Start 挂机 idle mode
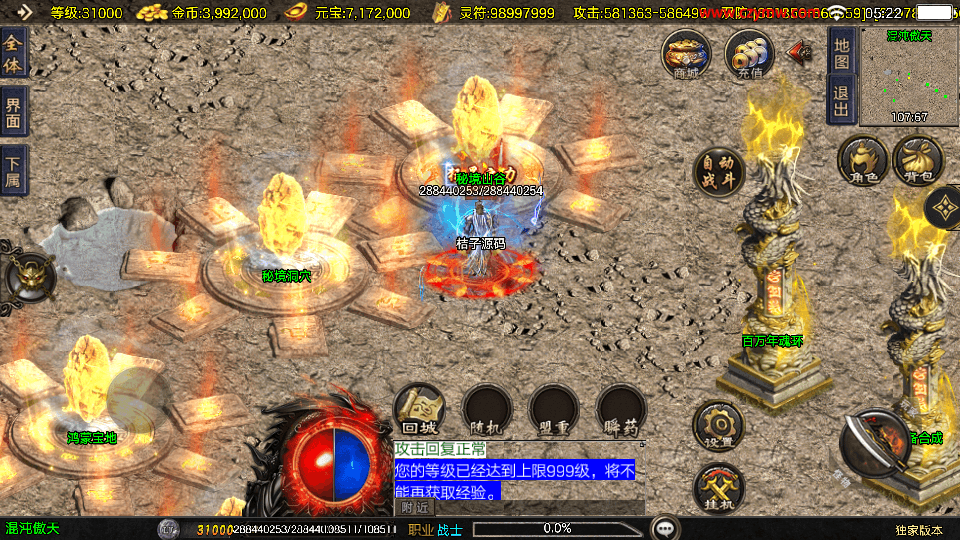 (x=718, y=488)
